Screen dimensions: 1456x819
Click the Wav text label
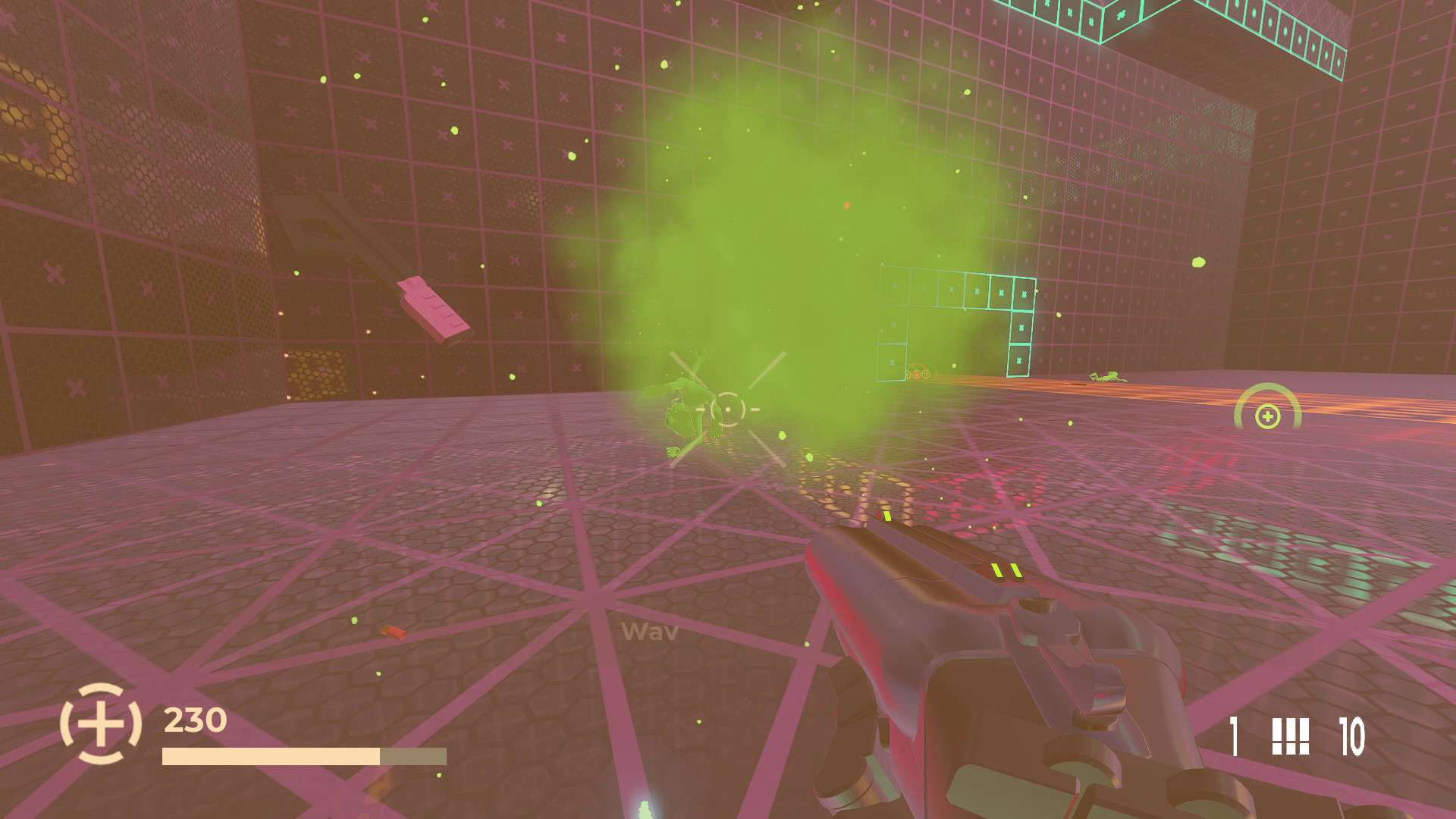point(649,630)
